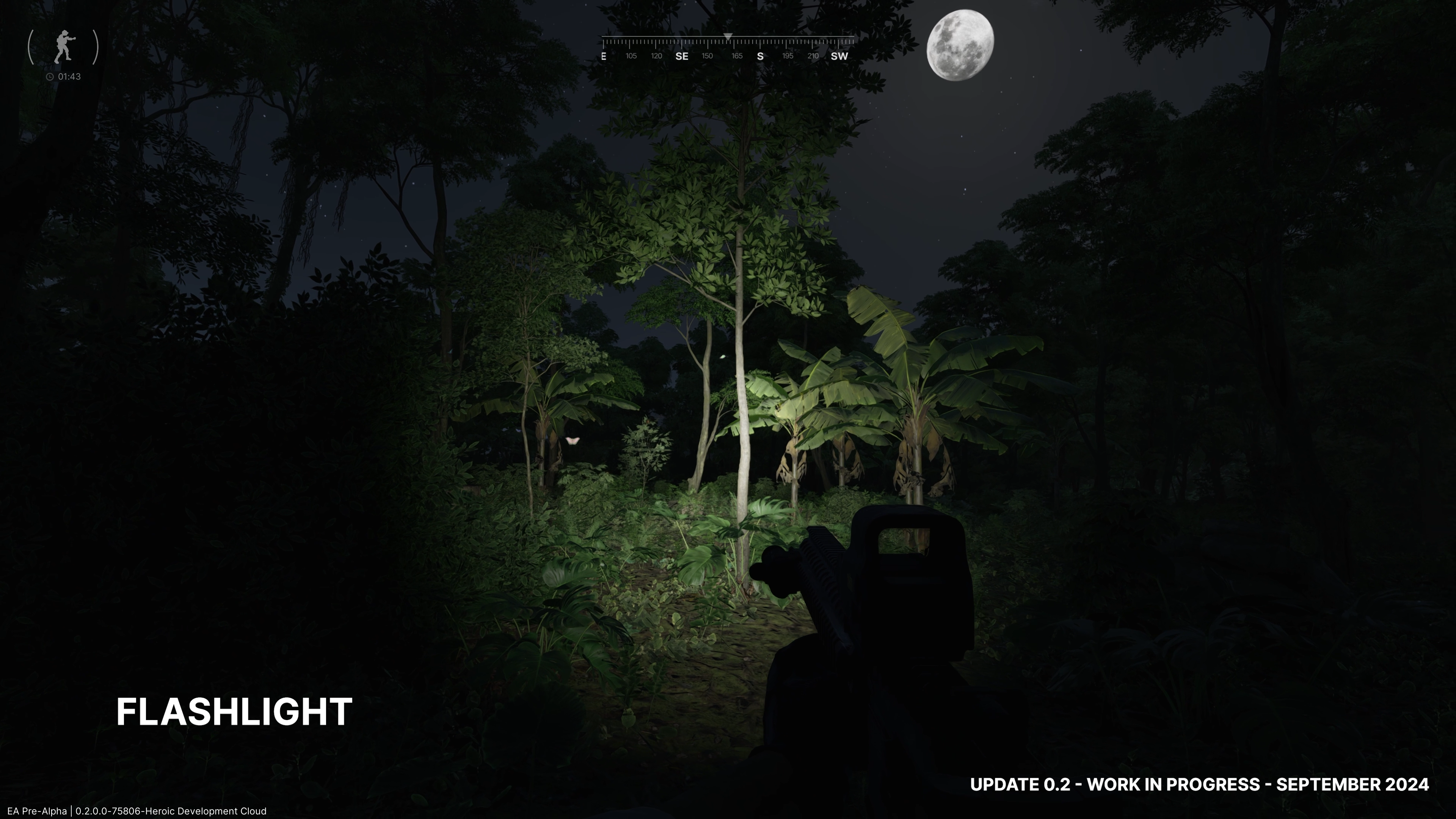Click the SW marker on the compass

(x=839, y=56)
